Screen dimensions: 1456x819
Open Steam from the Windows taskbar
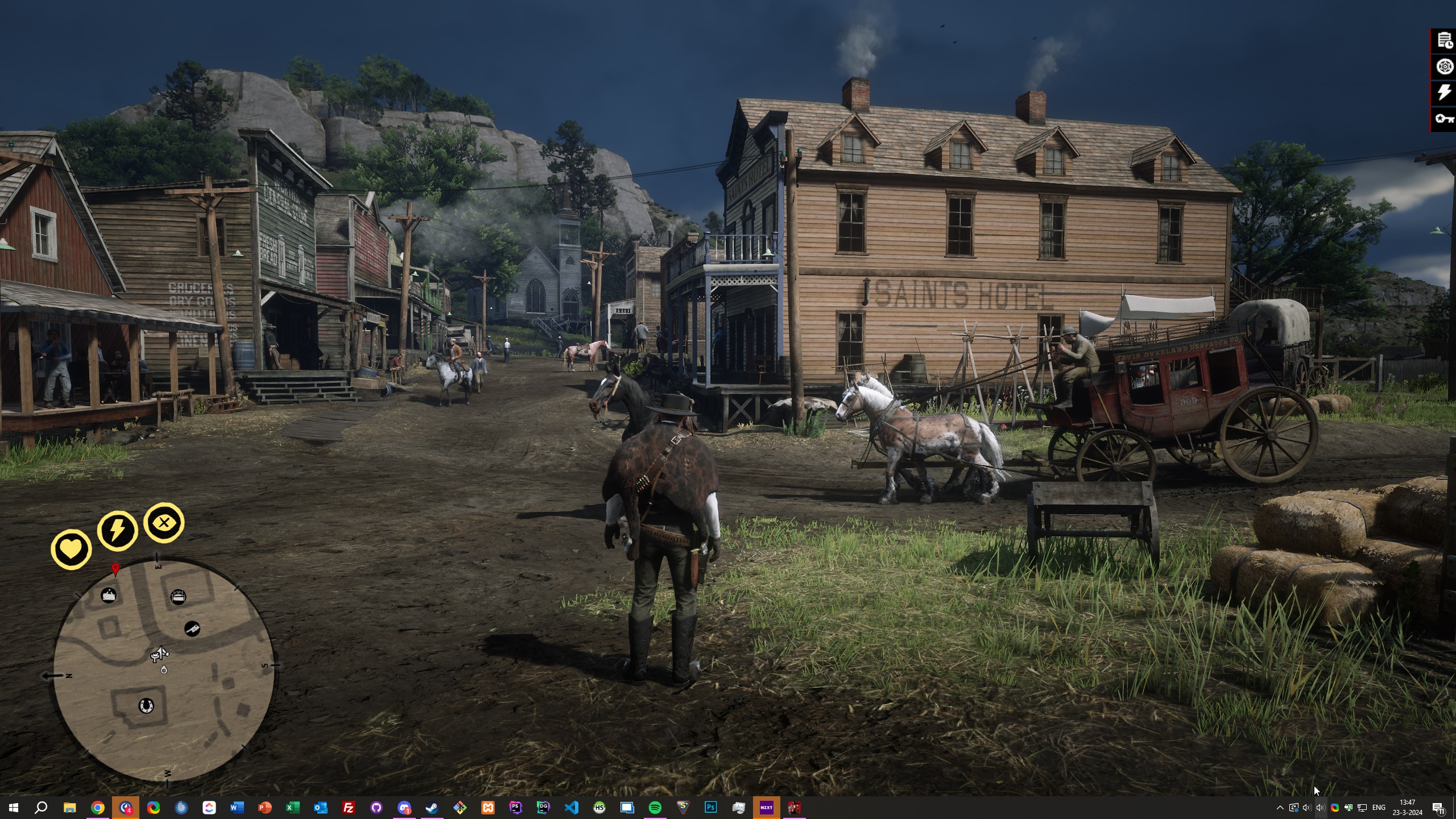click(x=432, y=808)
